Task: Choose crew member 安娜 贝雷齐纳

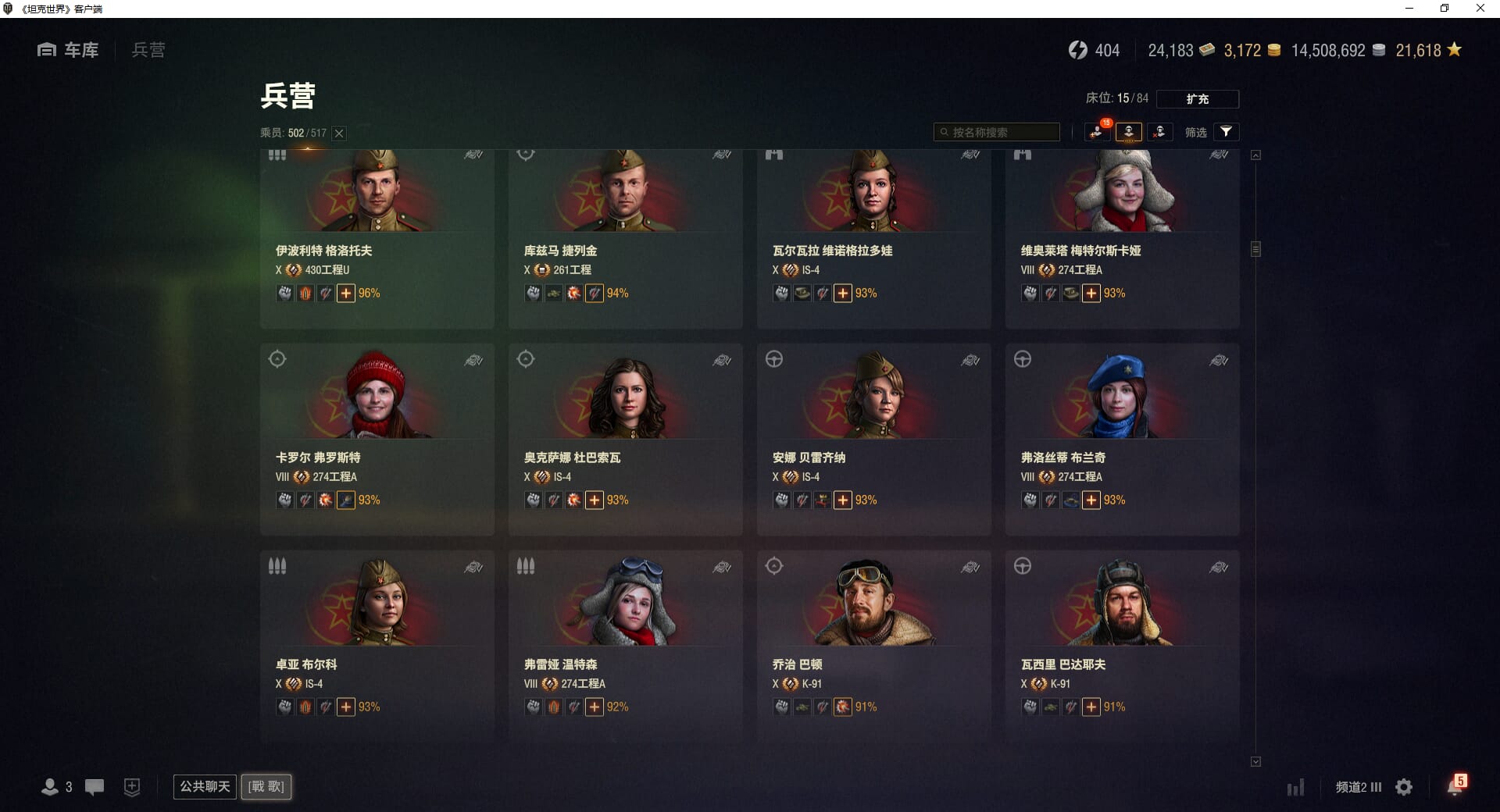Action: [x=873, y=439]
